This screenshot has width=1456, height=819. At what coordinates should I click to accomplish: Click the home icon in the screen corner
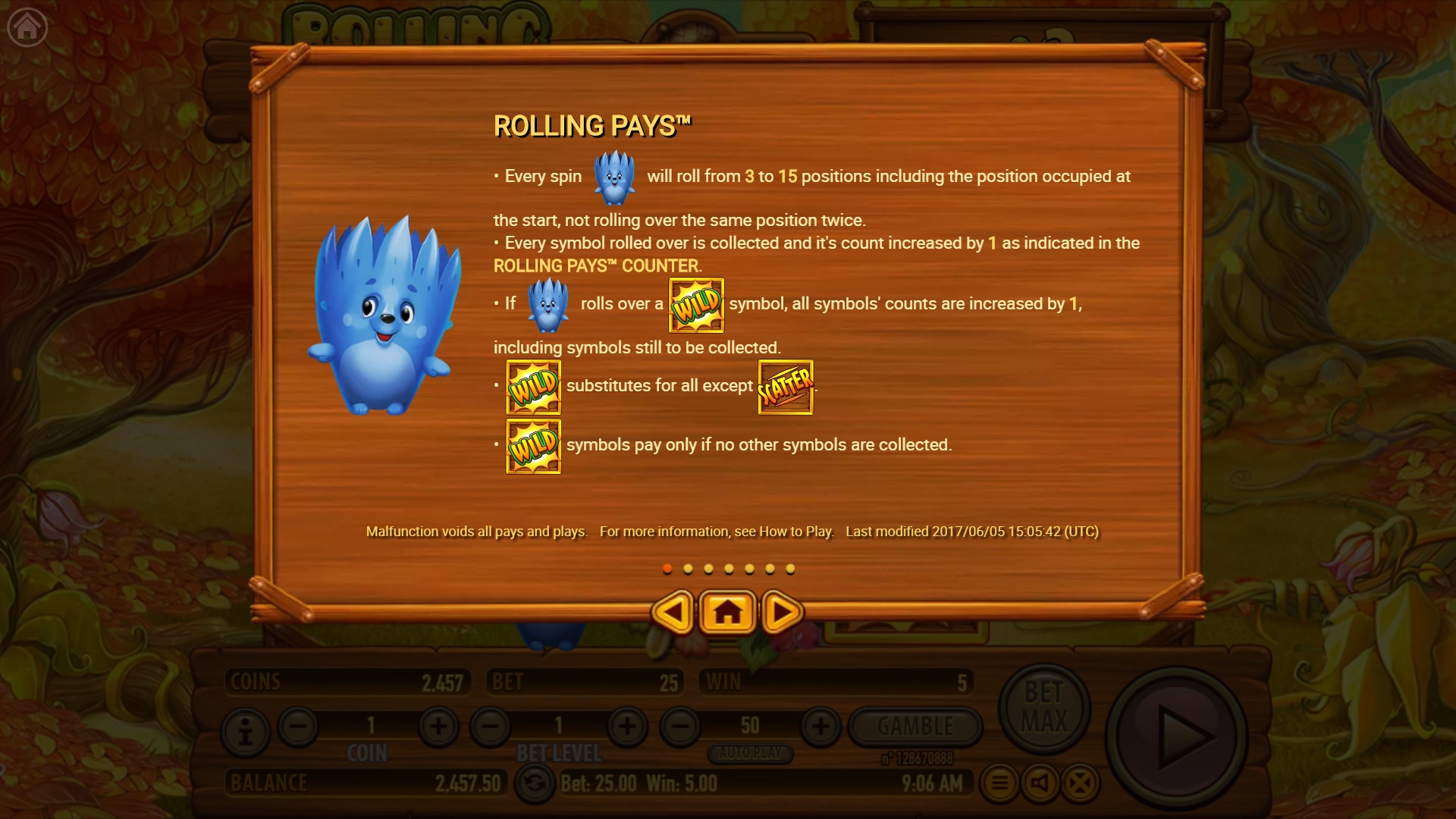point(27,27)
